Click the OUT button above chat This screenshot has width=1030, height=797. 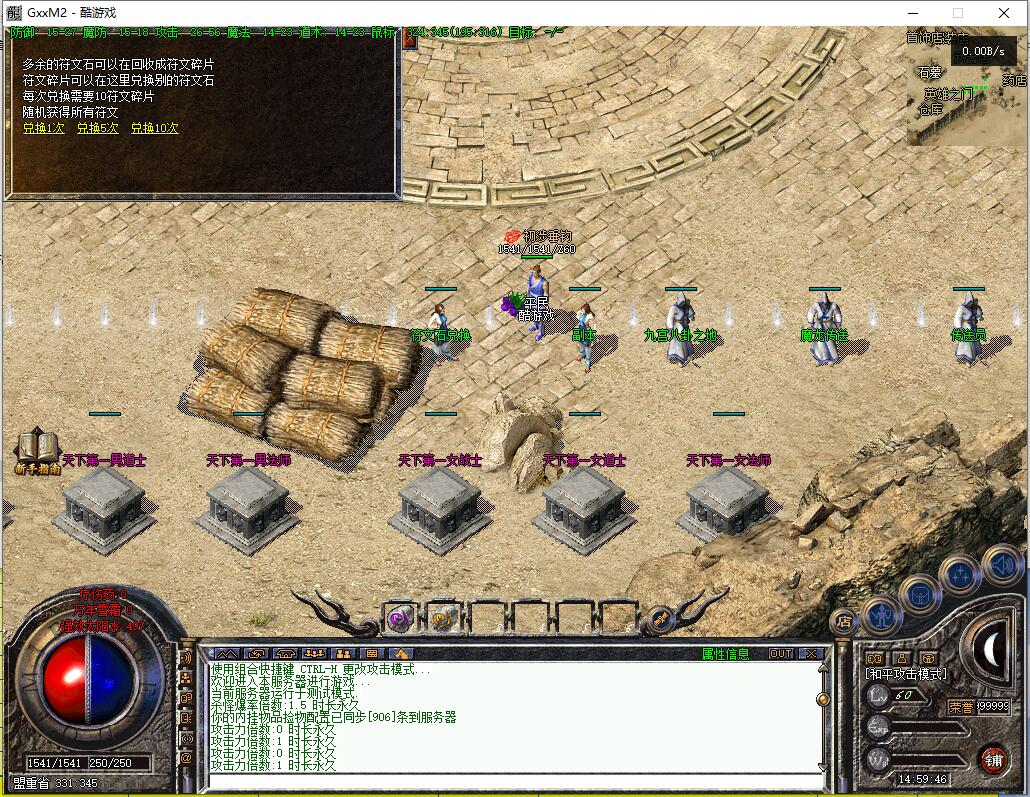(781, 654)
